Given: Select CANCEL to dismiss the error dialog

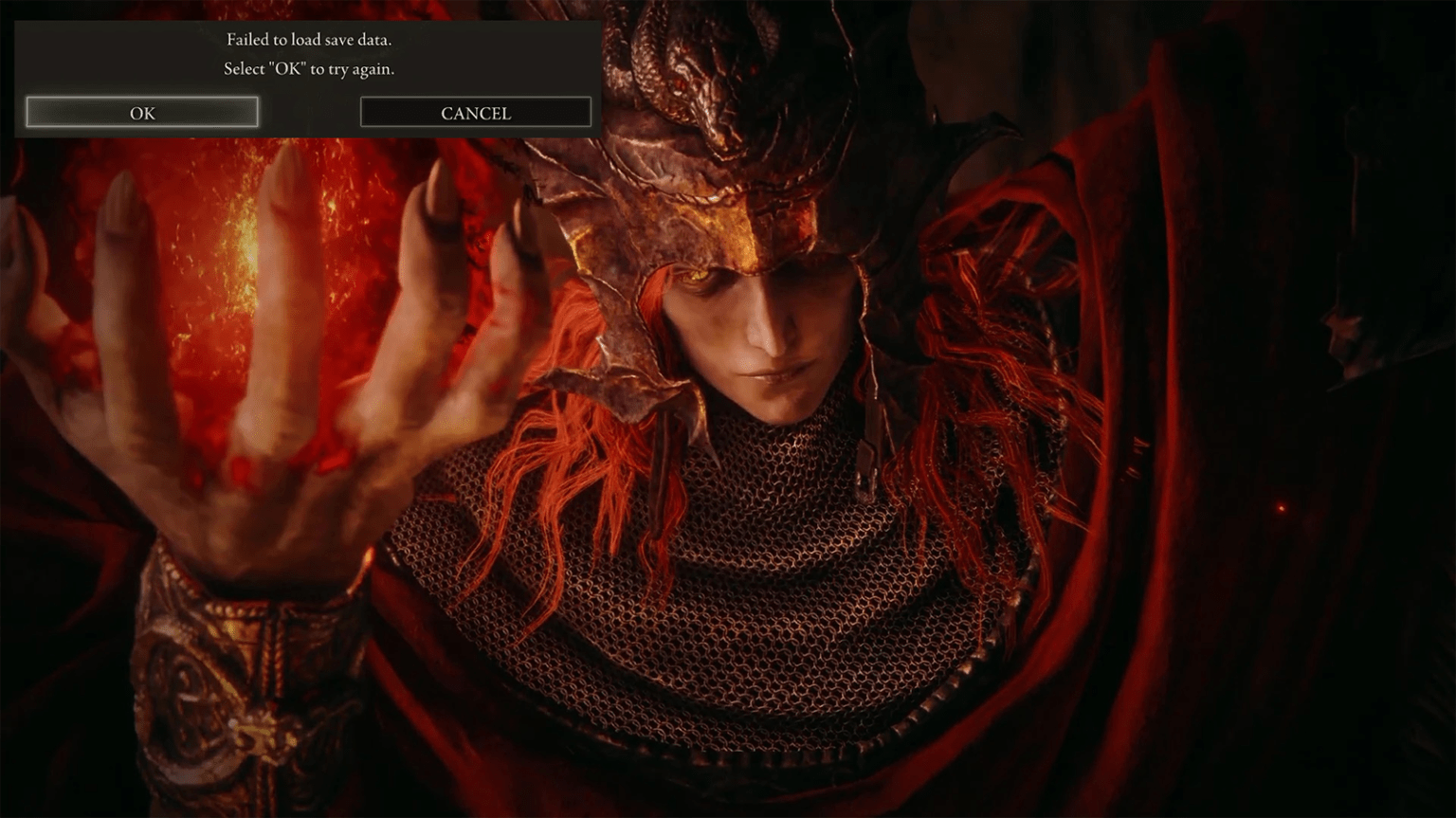Looking at the screenshot, I should pyautogui.click(x=474, y=112).
